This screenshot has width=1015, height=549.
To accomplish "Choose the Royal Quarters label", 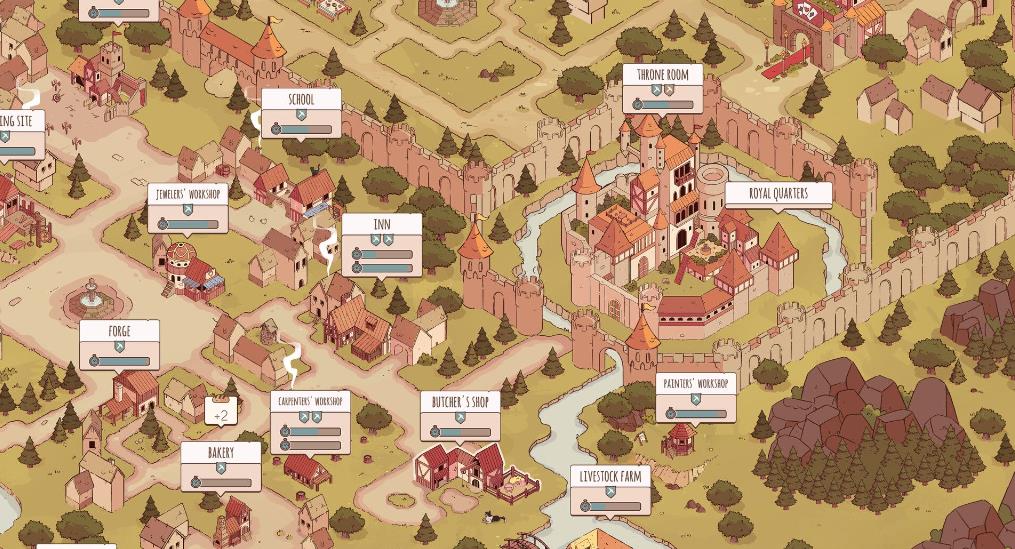I will (x=777, y=193).
